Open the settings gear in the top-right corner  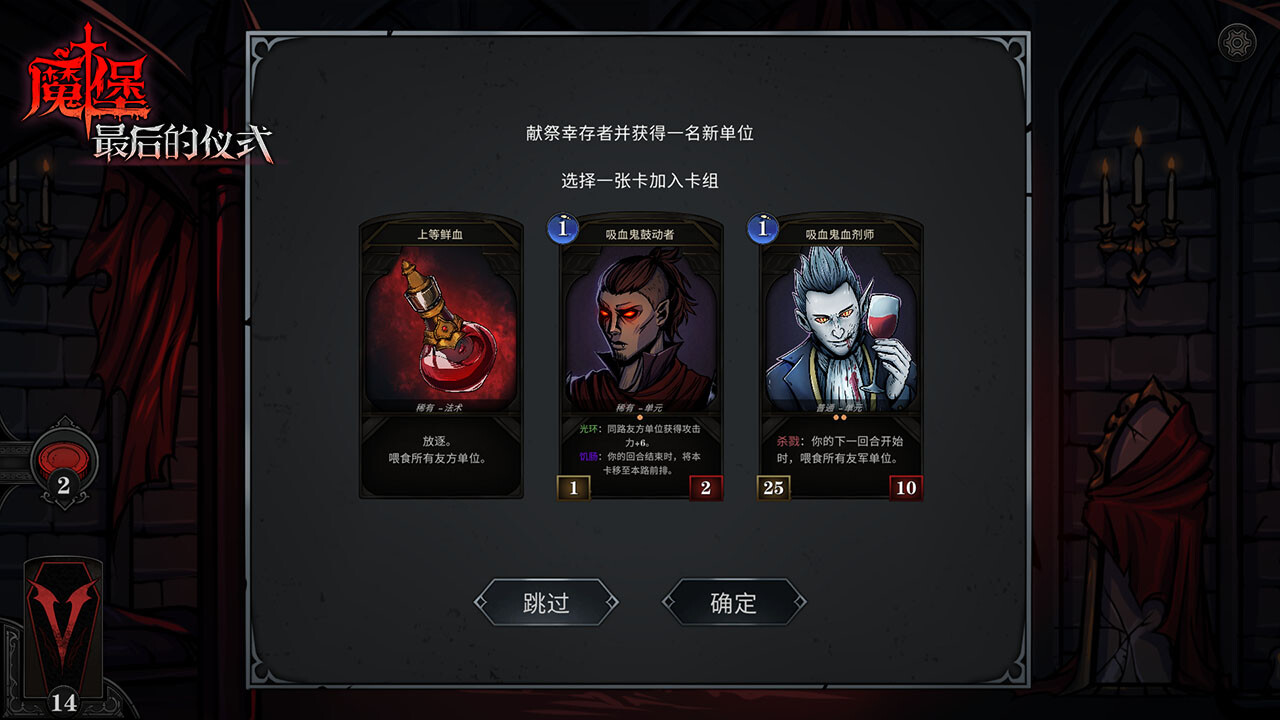pyautogui.click(x=1237, y=41)
